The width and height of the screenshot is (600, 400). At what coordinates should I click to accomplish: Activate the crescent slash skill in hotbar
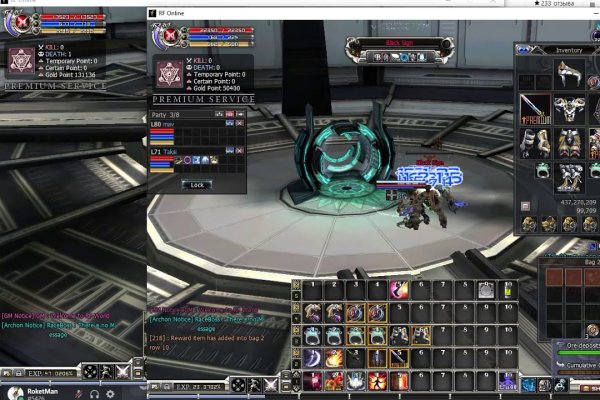pyautogui.click(x=312, y=358)
